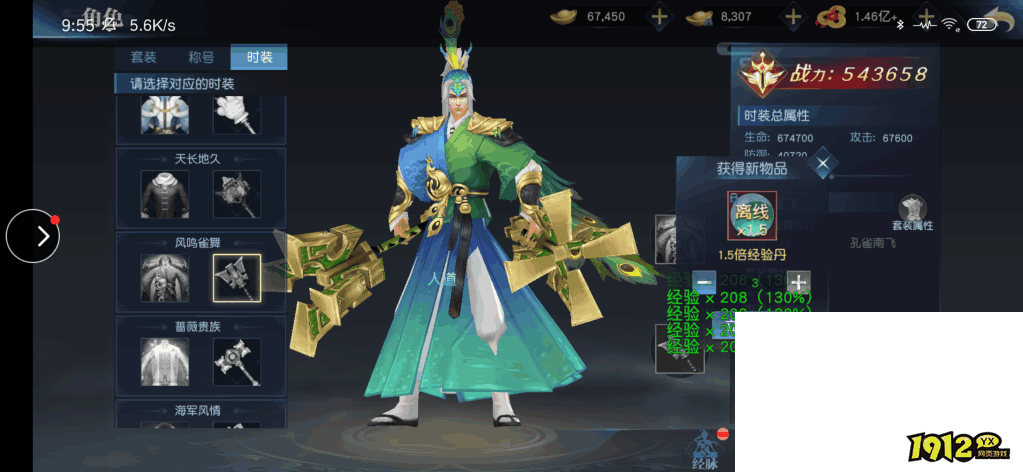The height and width of the screenshot is (472, 1023).
Task: Open the 套装属性 set attributes
Action: (x=911, y=213)
